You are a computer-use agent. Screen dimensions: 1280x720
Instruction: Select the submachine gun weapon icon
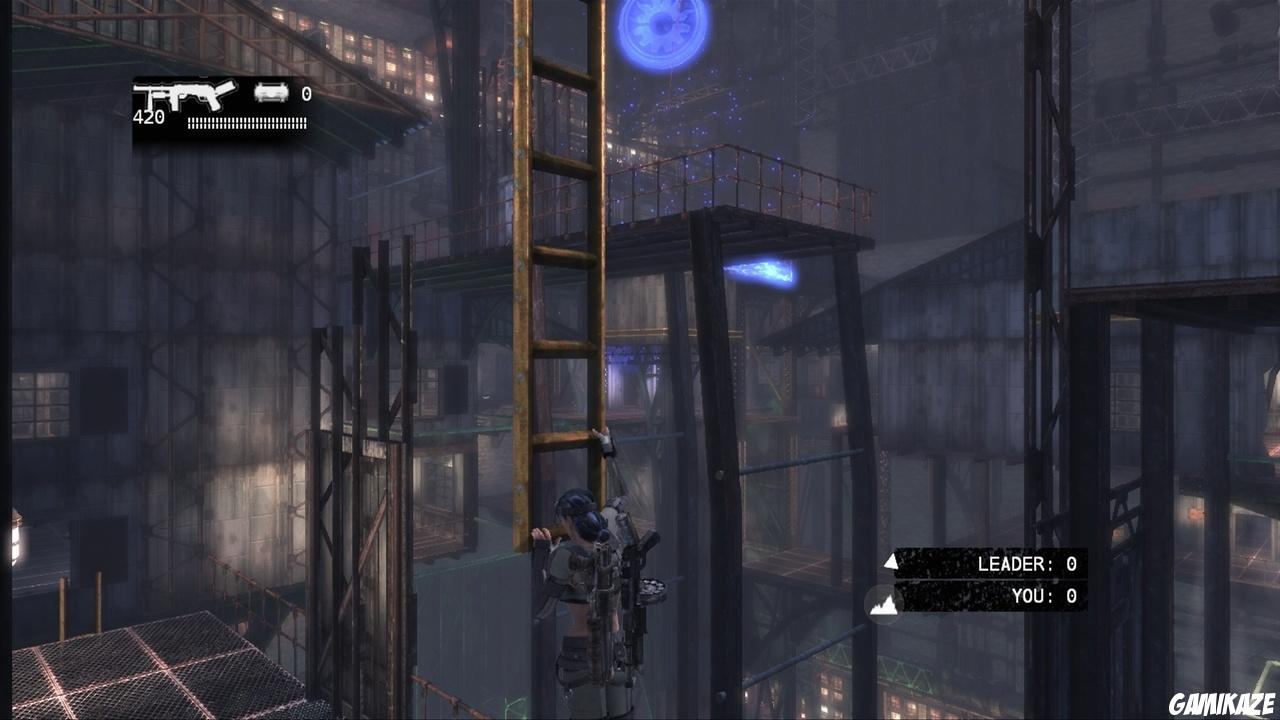tap(185, 96)
